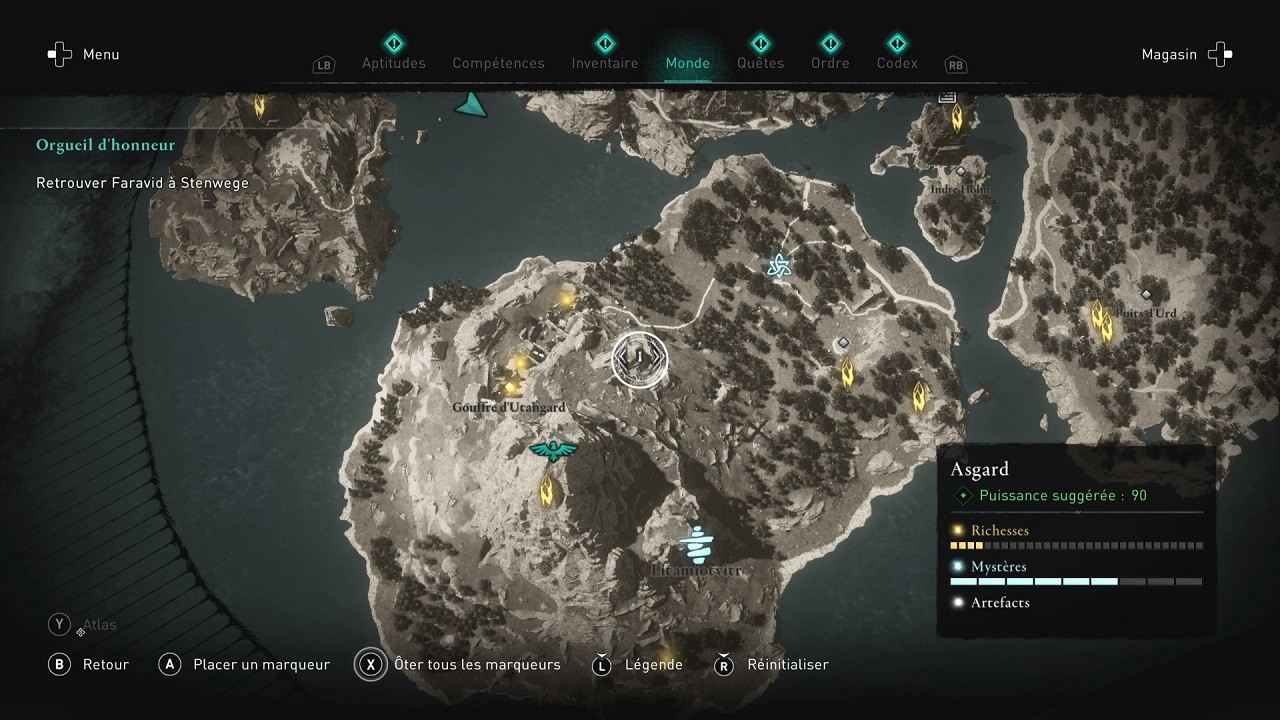Select the gray artifact diamond near Indre Holm
The image size is (1280, 720).
pos(961,172)
